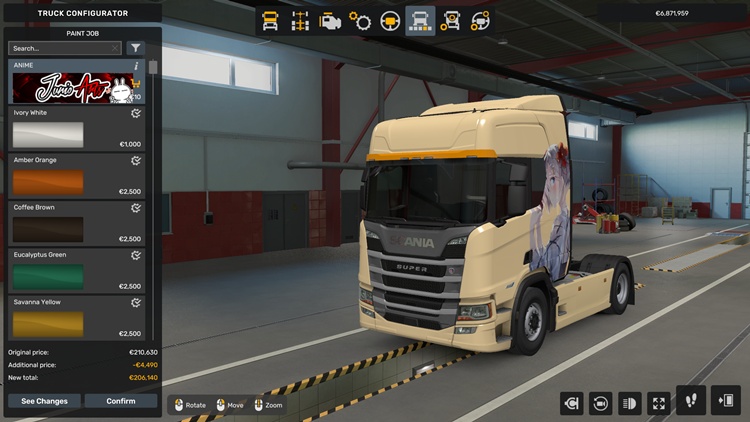Toggle the truck headlights button
The width and height of the screenshot is (750, 422).
[x=630, y=403]
